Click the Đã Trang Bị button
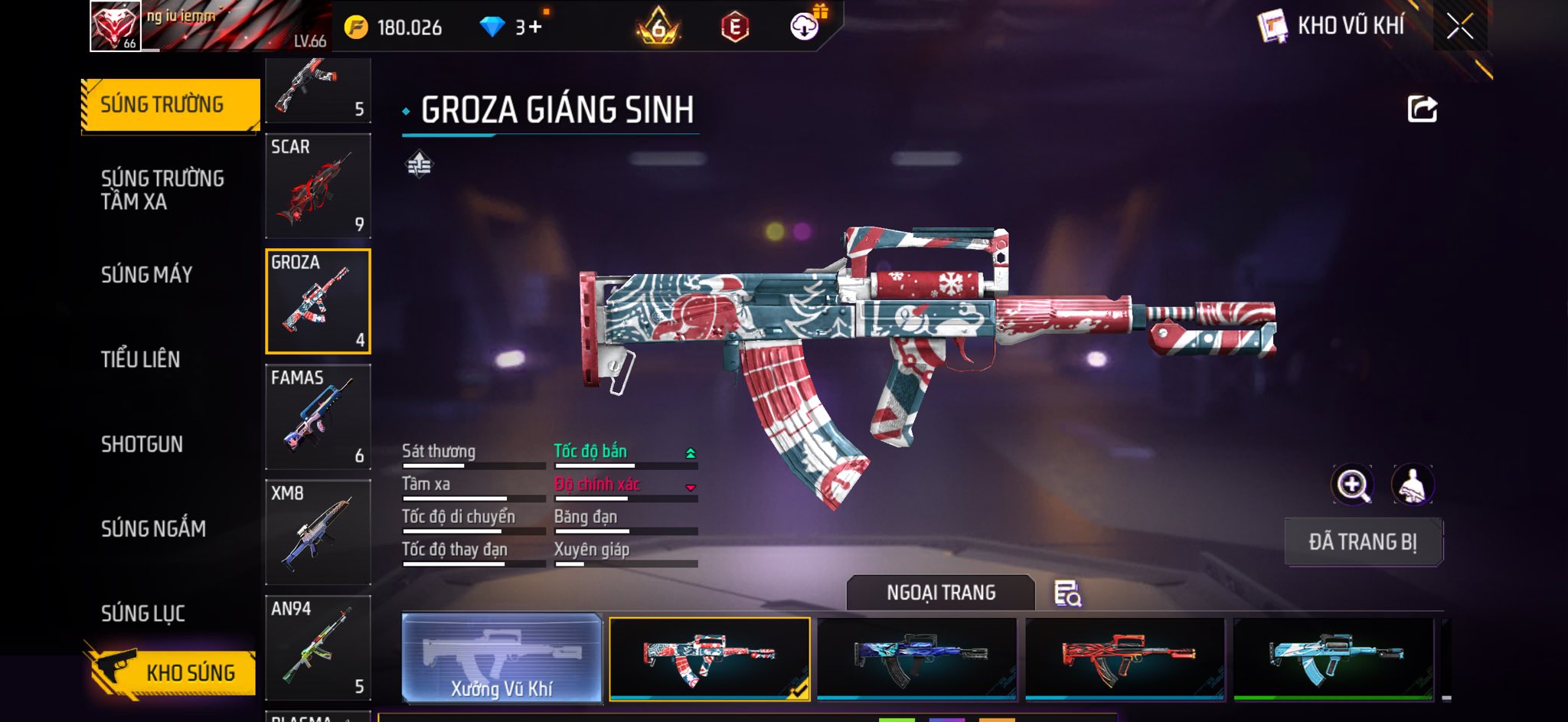Image resolution: width=1568 pixels, height=722 pixels. click(1363, 542)
